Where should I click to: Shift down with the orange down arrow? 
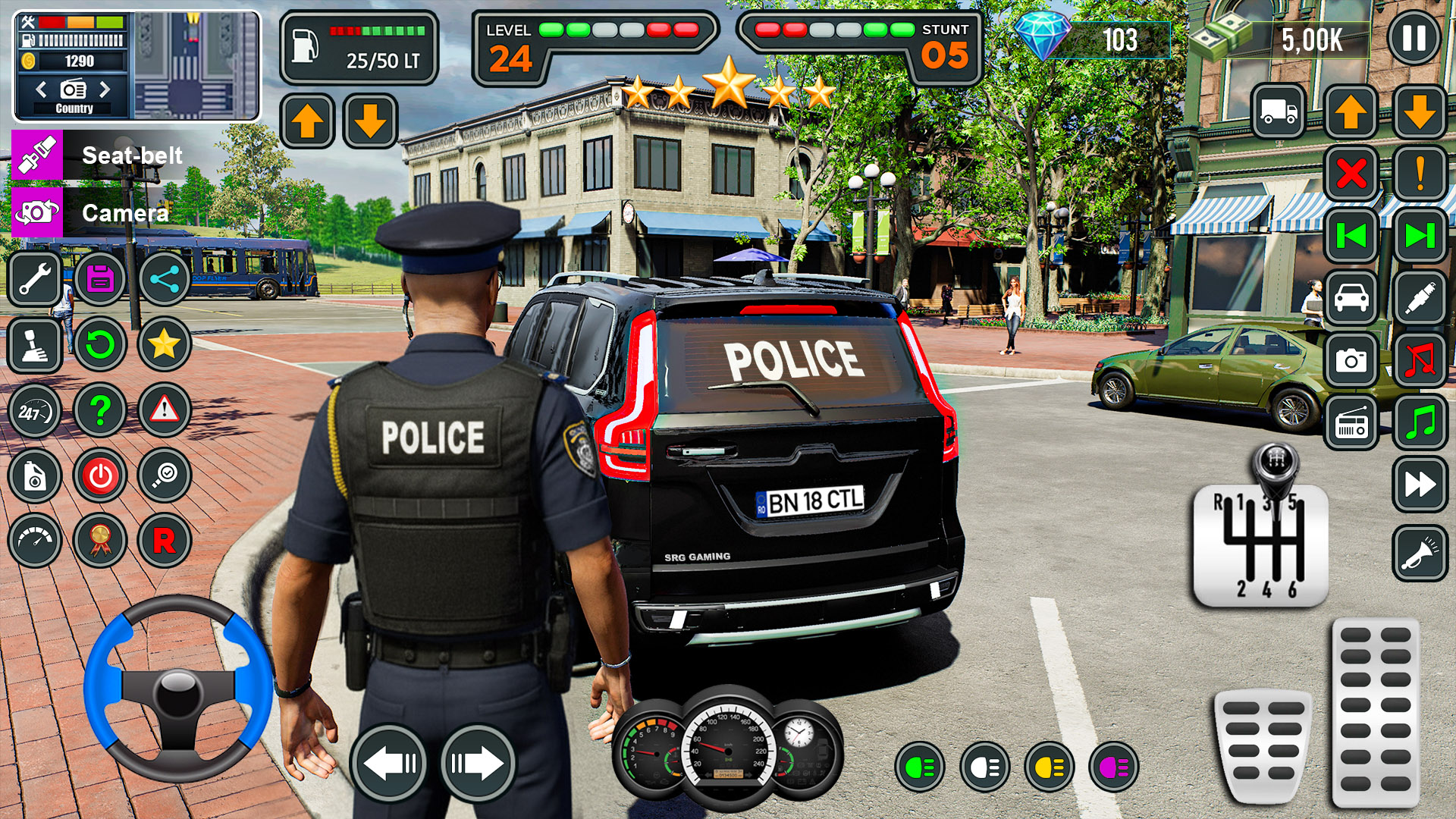click(x=370, y=120)
